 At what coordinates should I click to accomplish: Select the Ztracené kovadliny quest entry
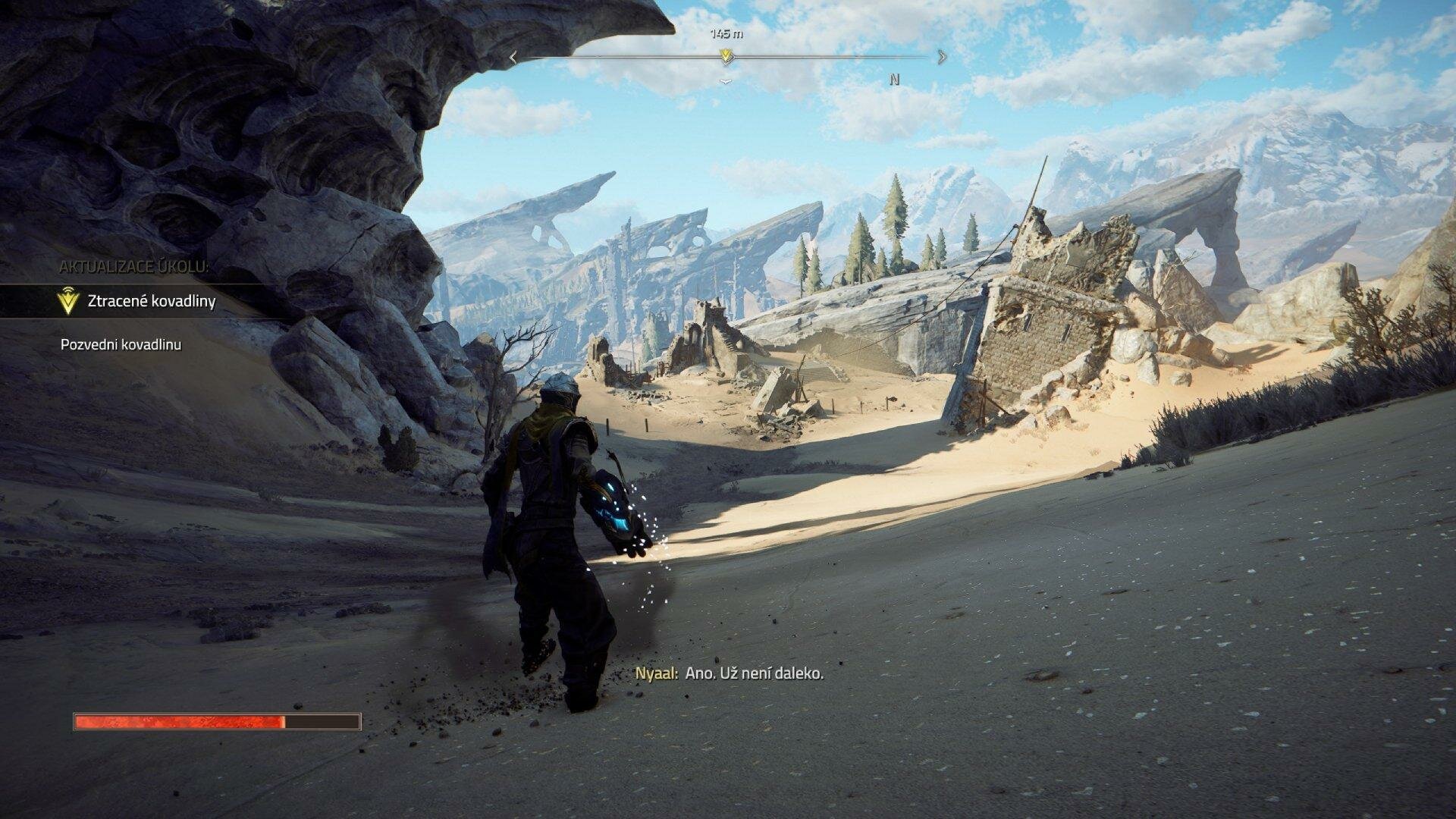[152, 301]
